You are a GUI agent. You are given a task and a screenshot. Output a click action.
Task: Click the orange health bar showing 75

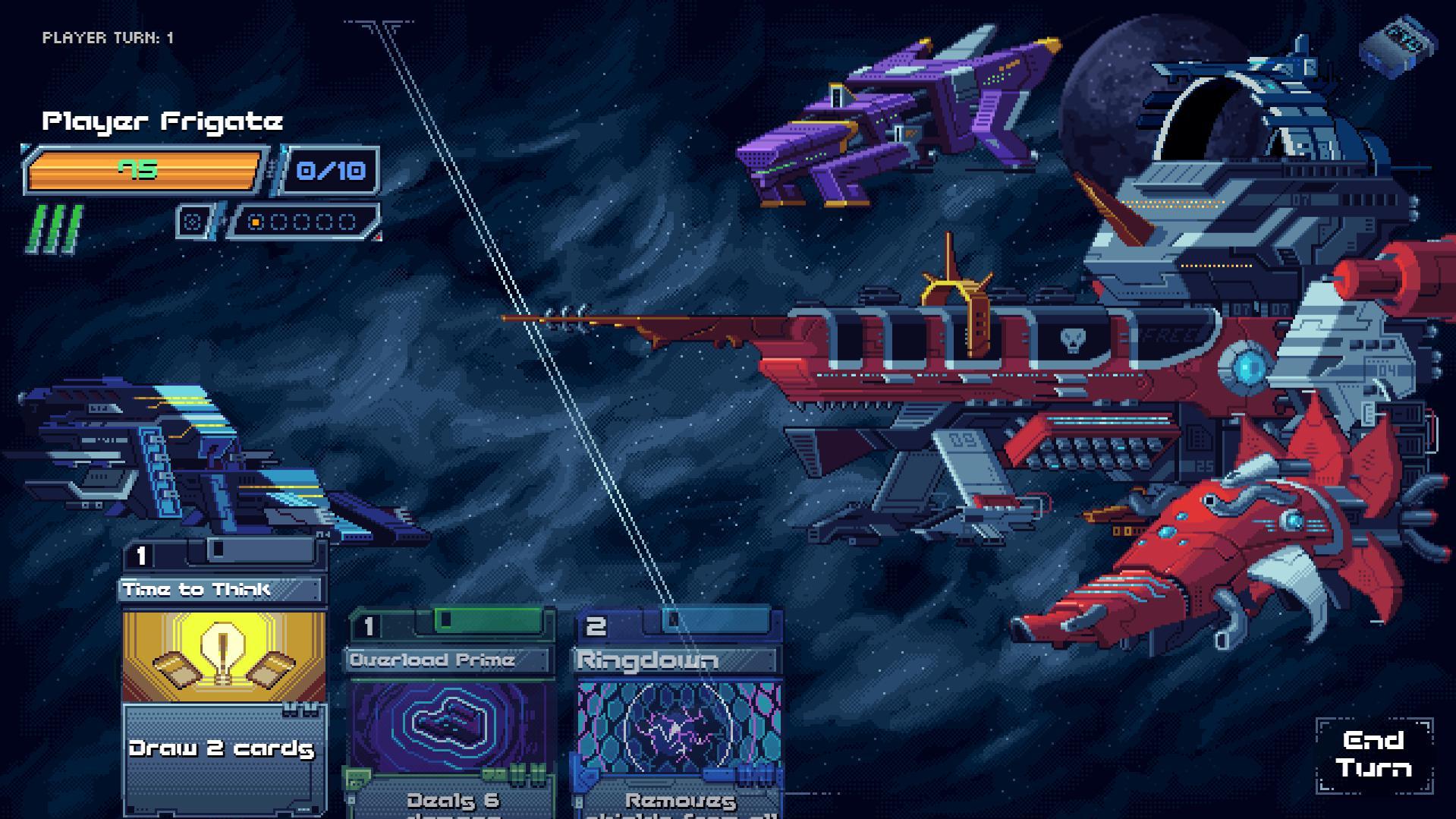tap(144, 170)
